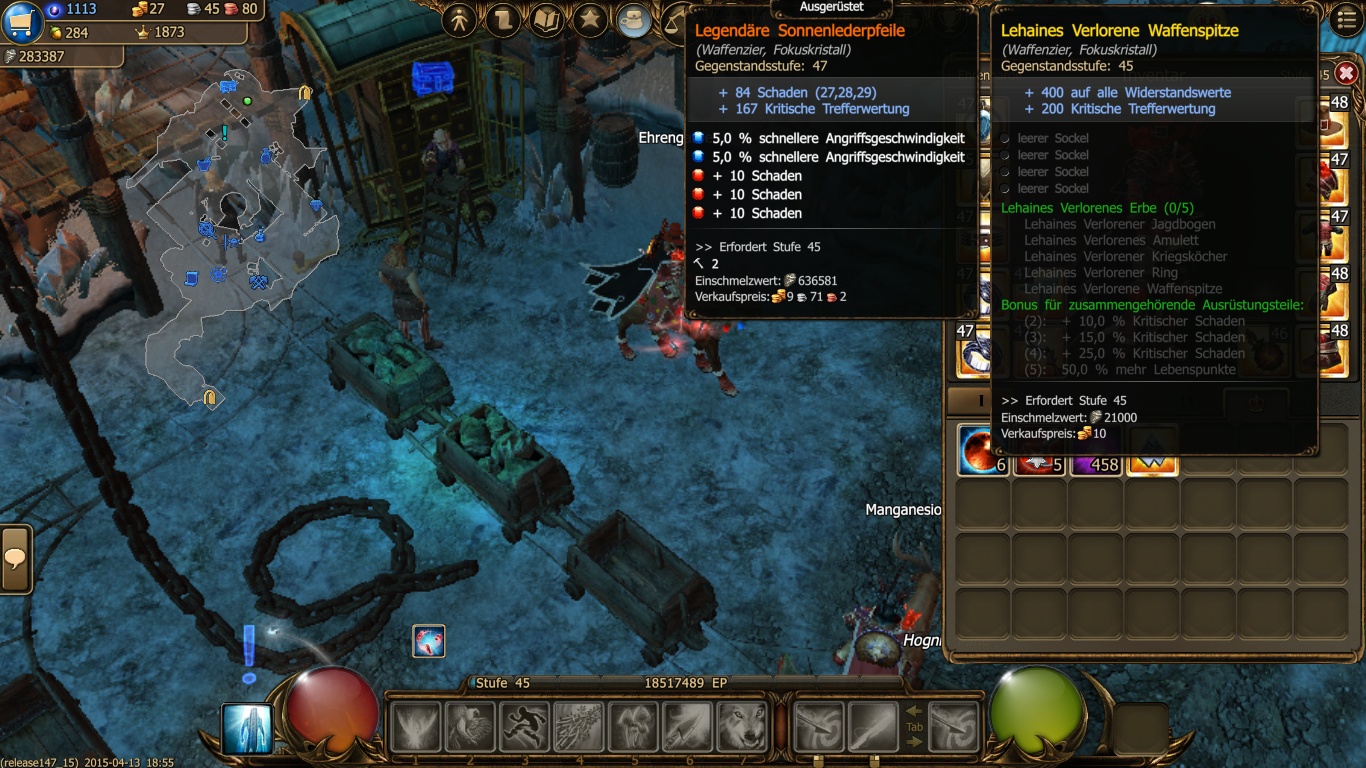Viewport: 1366px width, 768px height.
Task: Open the shop via the shopping cart icon
Action: click(x=22, y=22)
